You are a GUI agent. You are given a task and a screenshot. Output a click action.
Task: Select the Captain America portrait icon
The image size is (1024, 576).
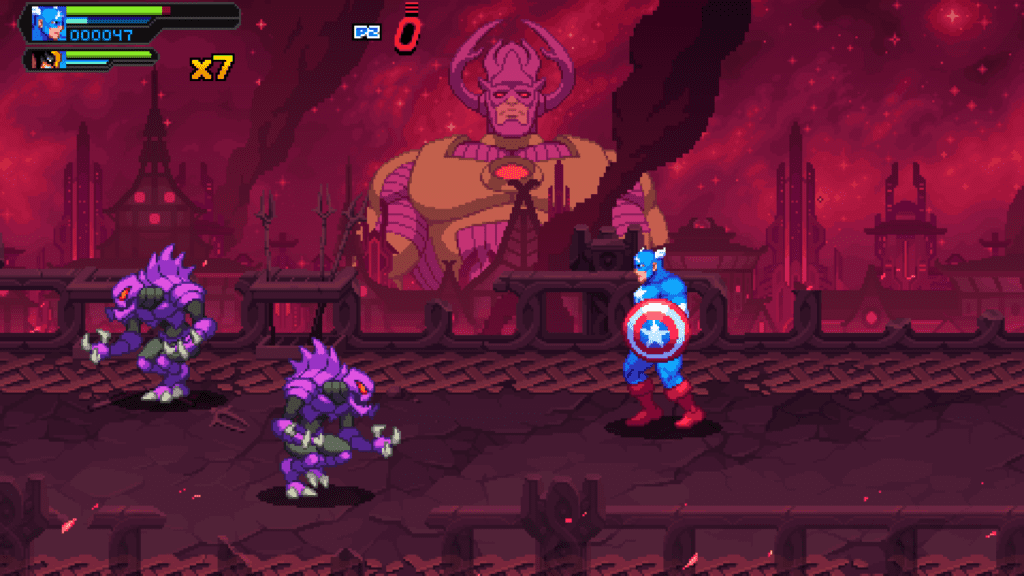coord(47,23)
